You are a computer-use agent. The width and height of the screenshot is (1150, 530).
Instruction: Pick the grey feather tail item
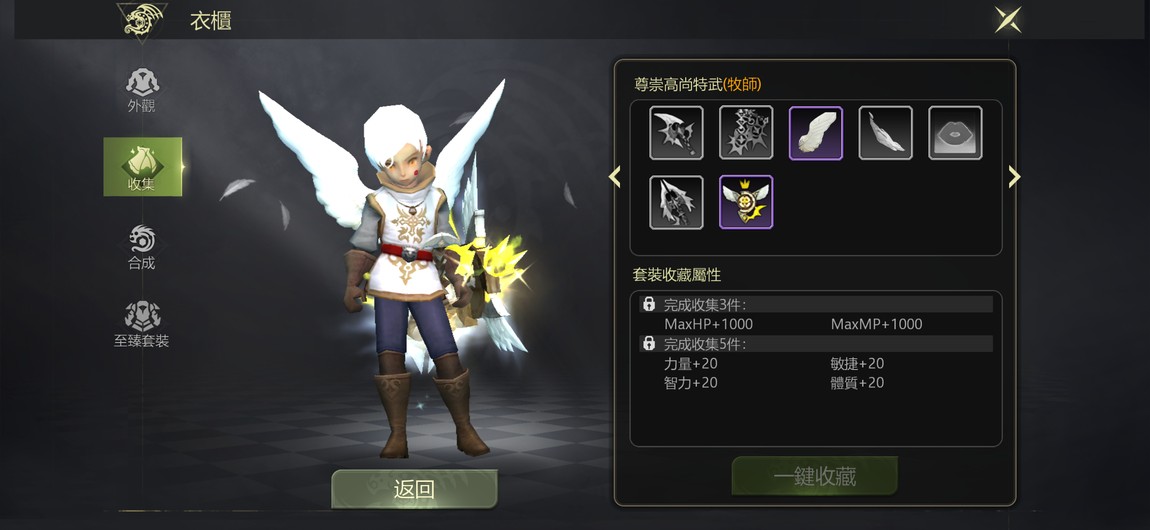(885, 133)
